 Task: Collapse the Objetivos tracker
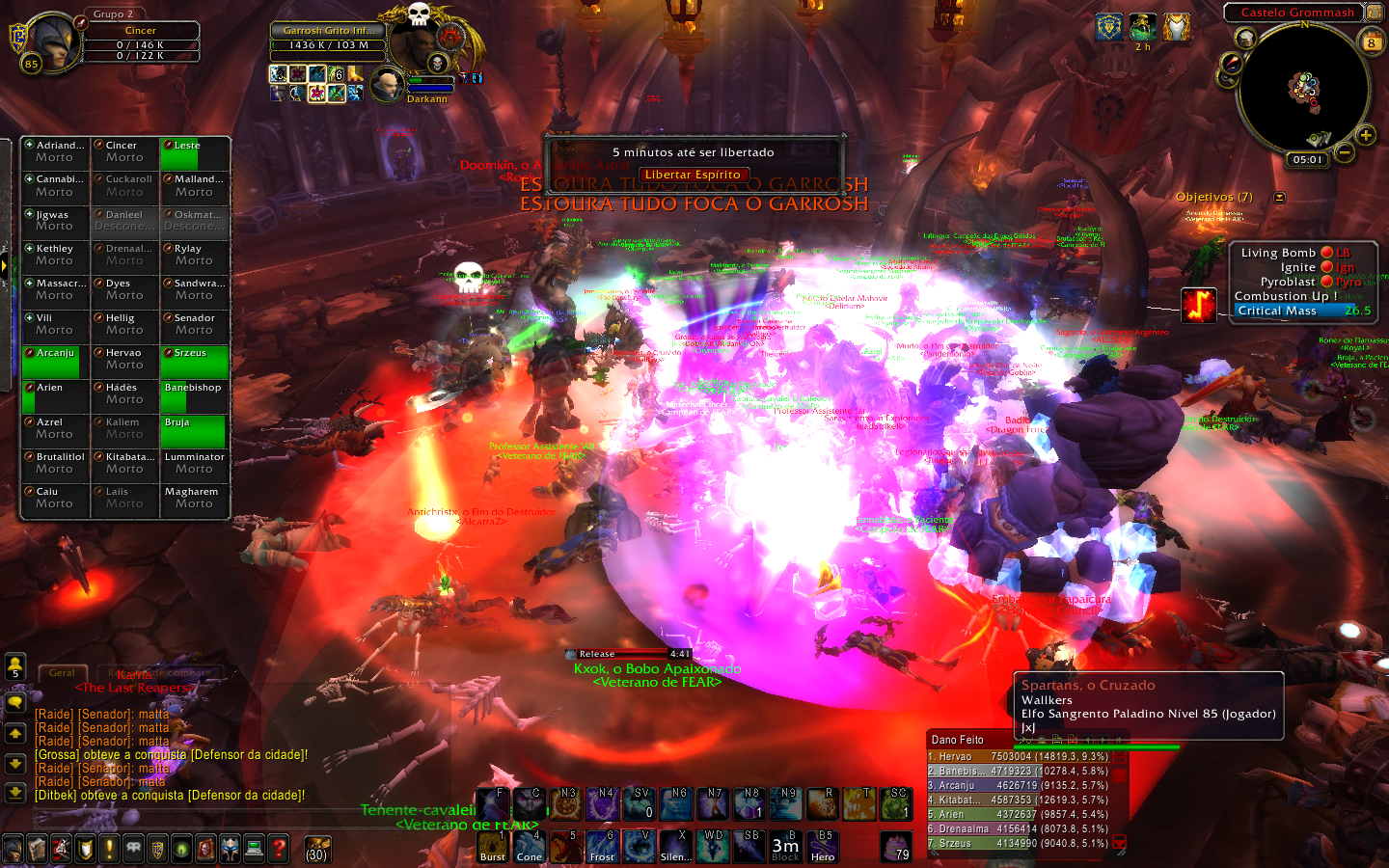point(1279,198)
